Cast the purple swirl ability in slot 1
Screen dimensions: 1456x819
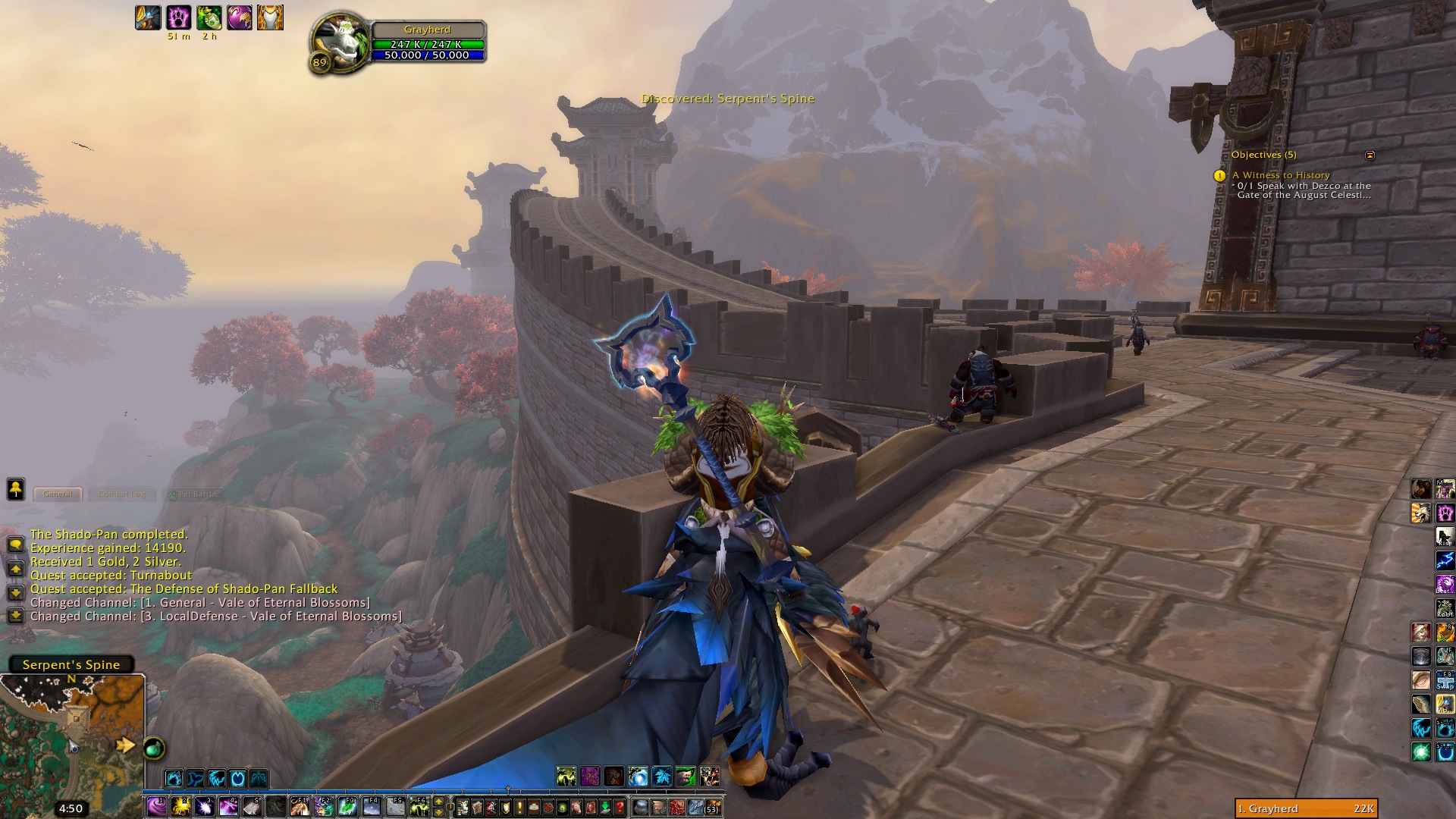157,805
